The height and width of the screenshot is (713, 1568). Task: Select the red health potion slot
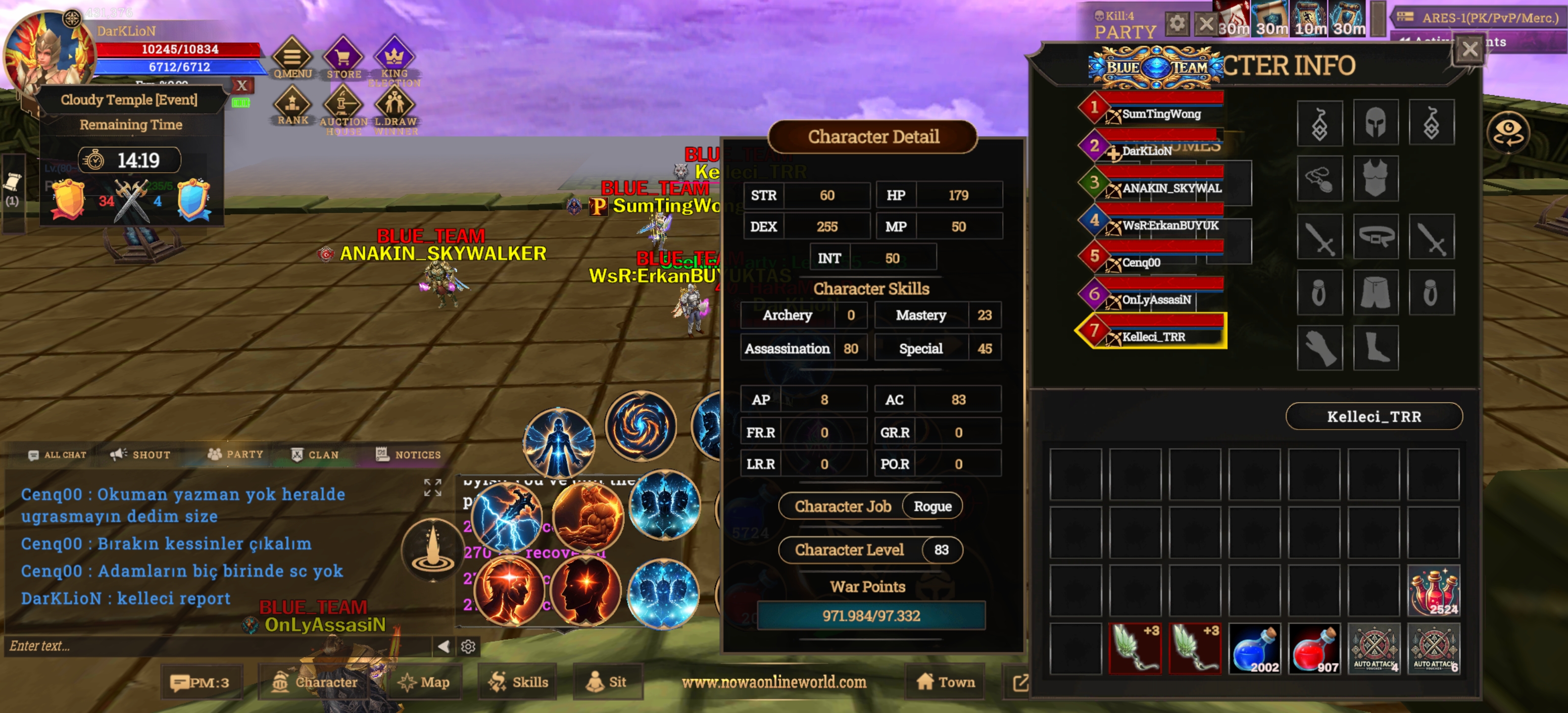pyautogui.click(x=1314, y=649)
